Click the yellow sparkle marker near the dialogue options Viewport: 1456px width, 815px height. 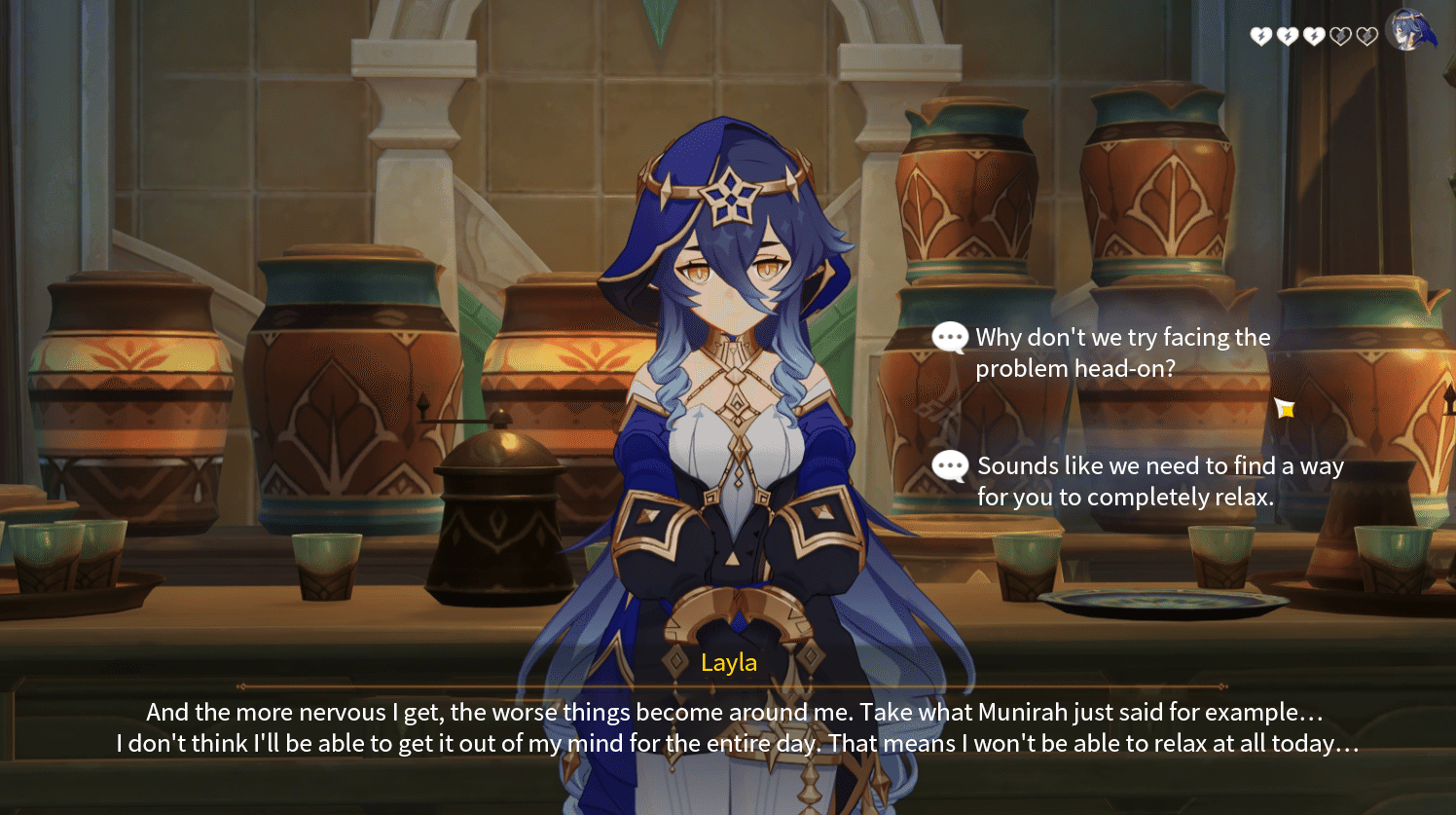pos(1286,410)
